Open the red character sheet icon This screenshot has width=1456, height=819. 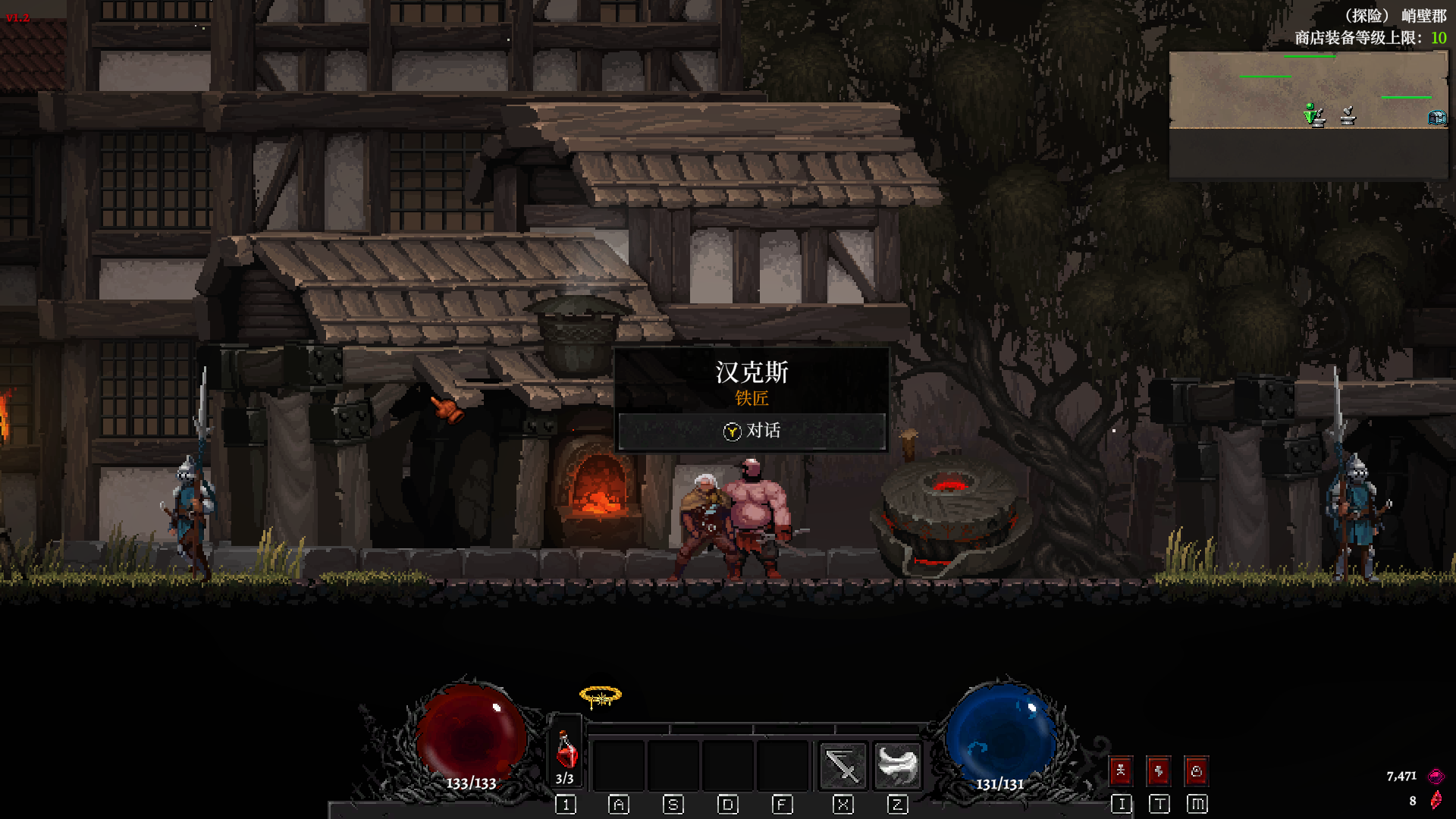point(1121,772)
